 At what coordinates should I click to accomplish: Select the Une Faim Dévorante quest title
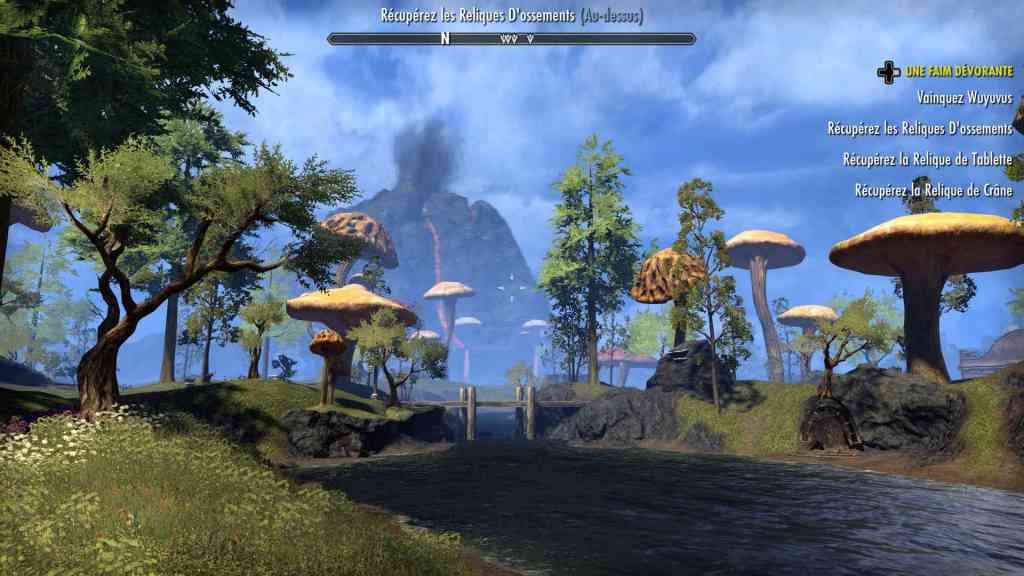click(x=958, y=71)
